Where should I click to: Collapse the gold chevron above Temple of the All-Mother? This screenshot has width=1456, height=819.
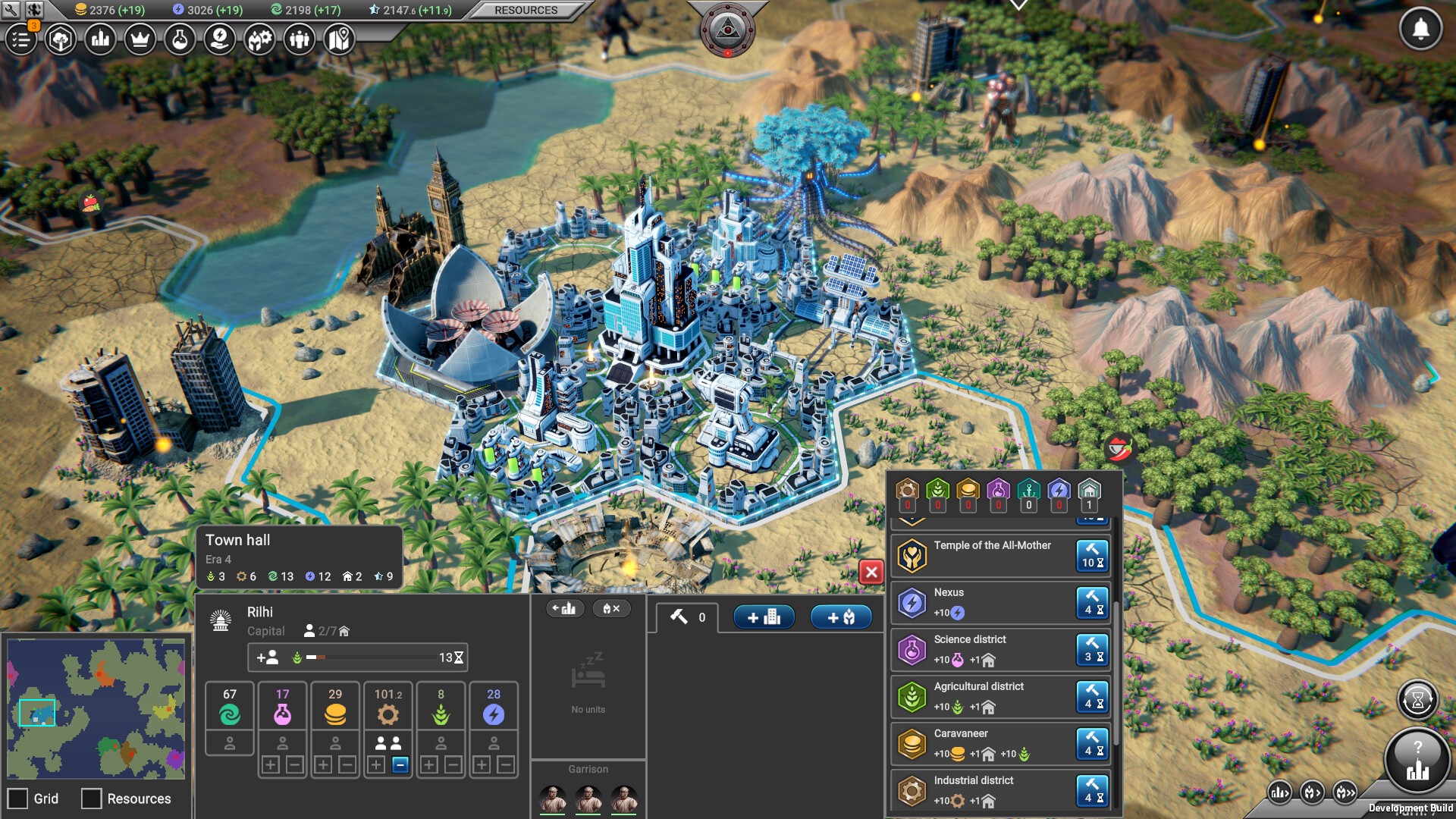[x=912, y=522]
